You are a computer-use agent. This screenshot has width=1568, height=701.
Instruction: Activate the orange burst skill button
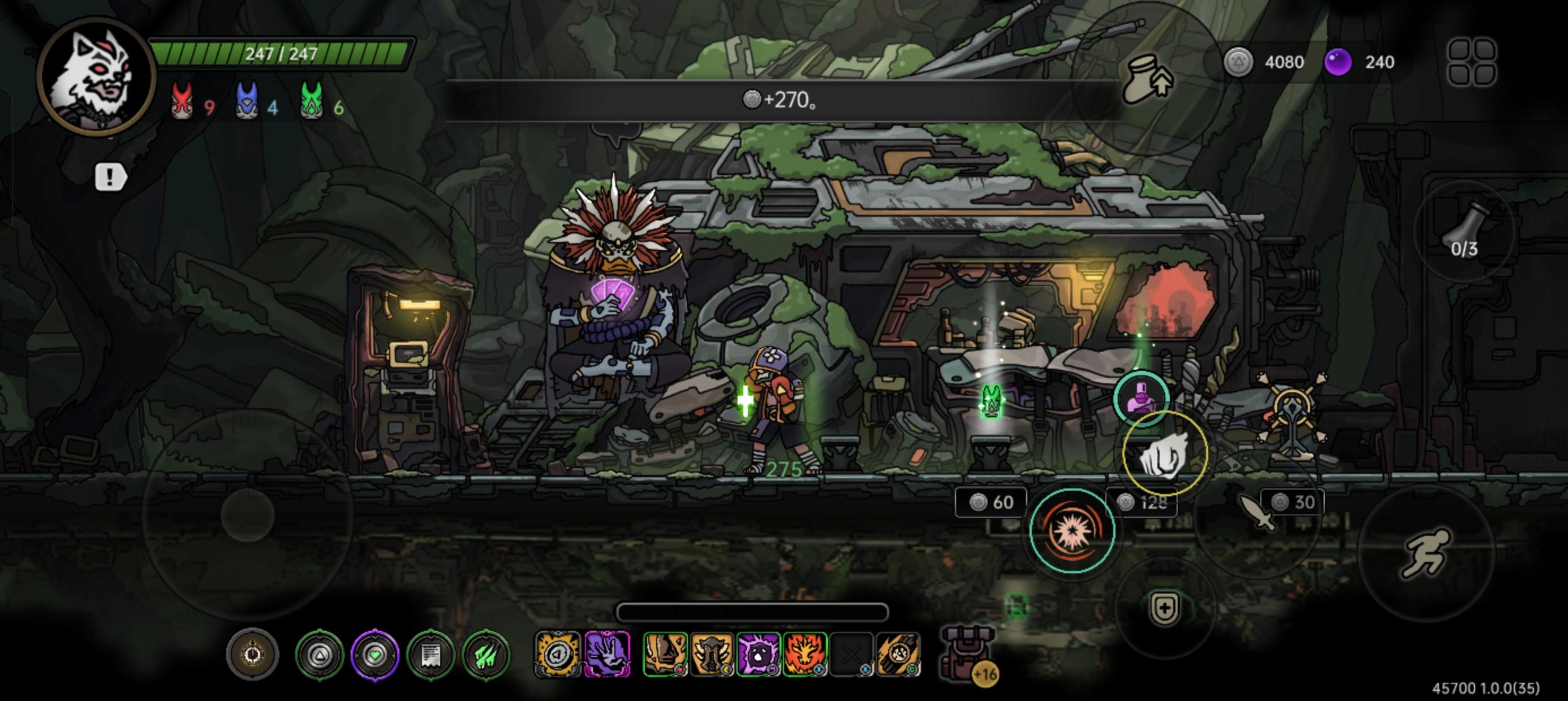click(x=1072, y=531)
